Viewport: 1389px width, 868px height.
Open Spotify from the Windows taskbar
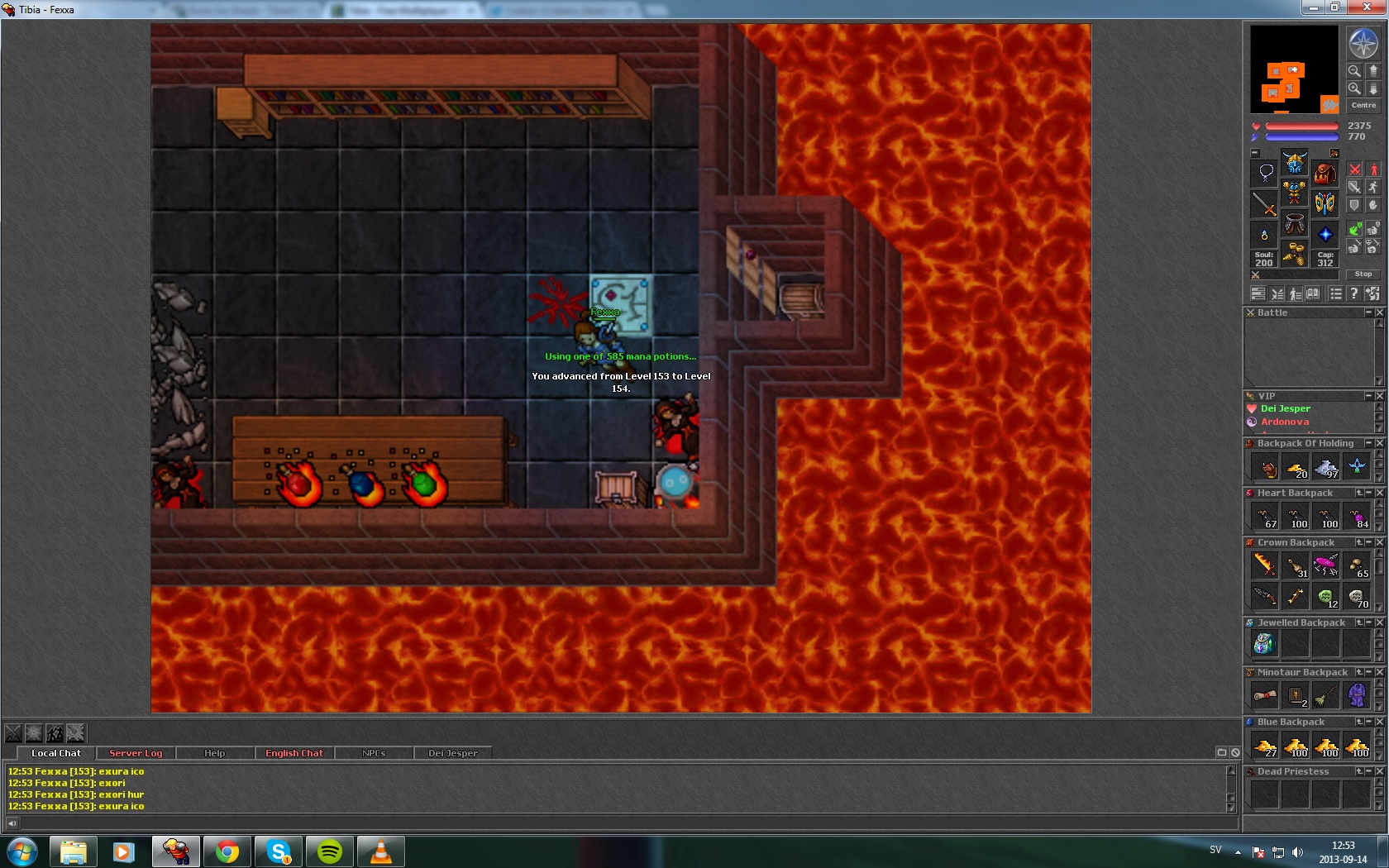pos(330,851)
